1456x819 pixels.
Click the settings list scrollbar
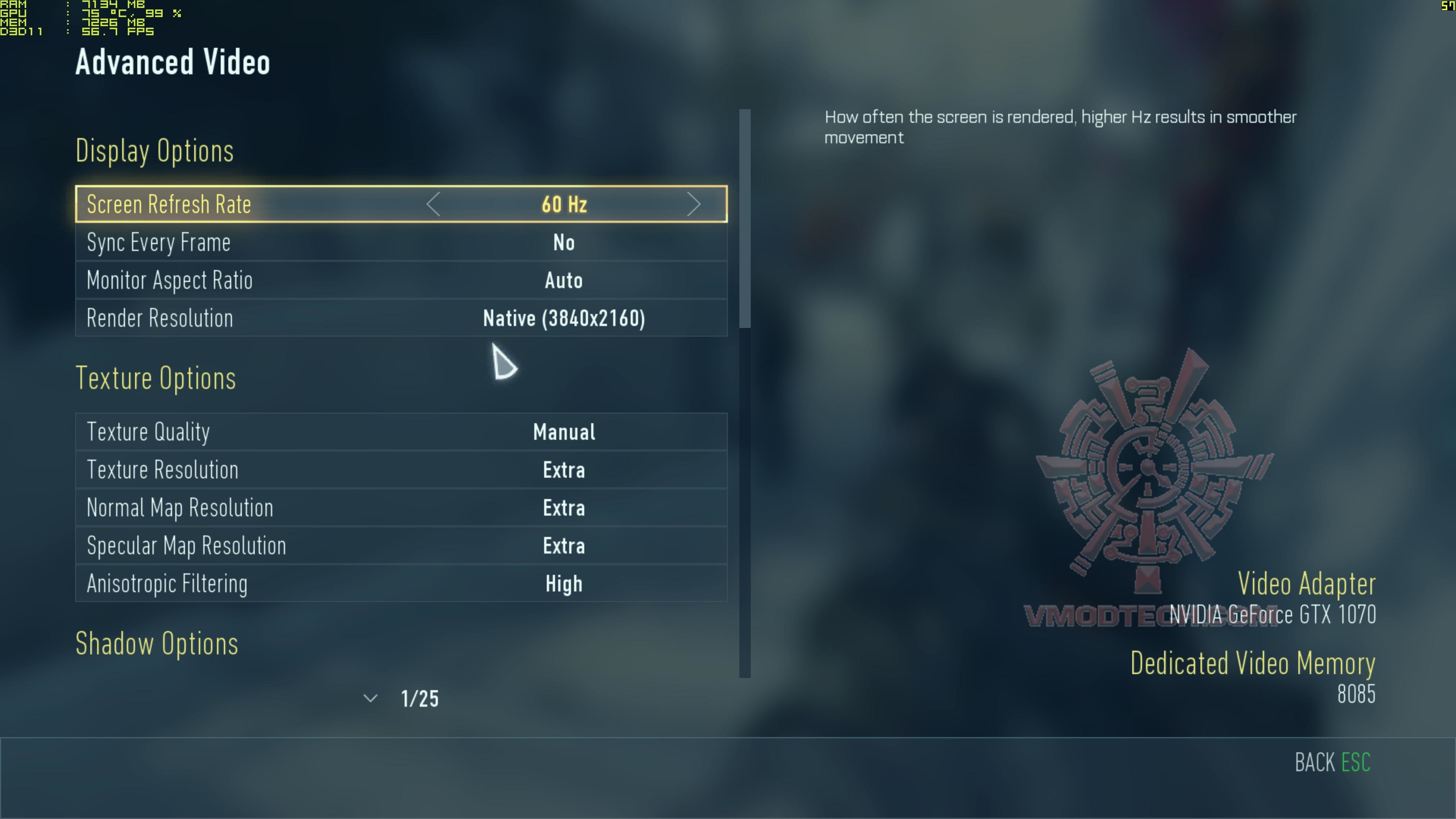point(745,219)
